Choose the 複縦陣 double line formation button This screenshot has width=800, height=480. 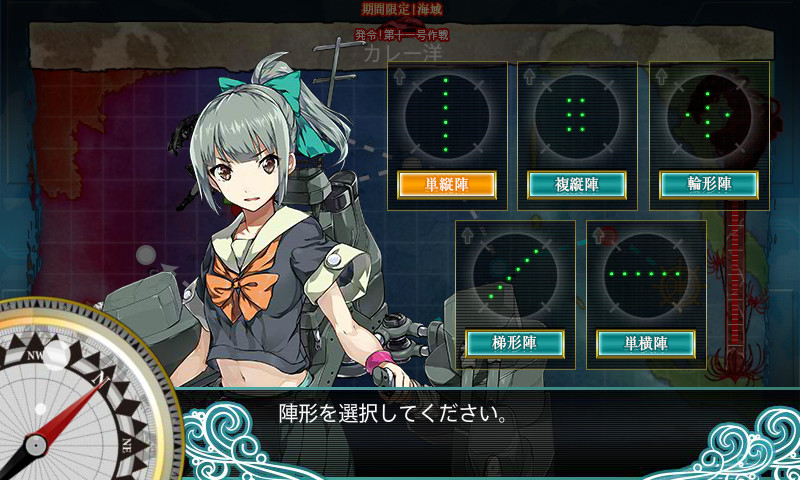(x=576, y=184)
